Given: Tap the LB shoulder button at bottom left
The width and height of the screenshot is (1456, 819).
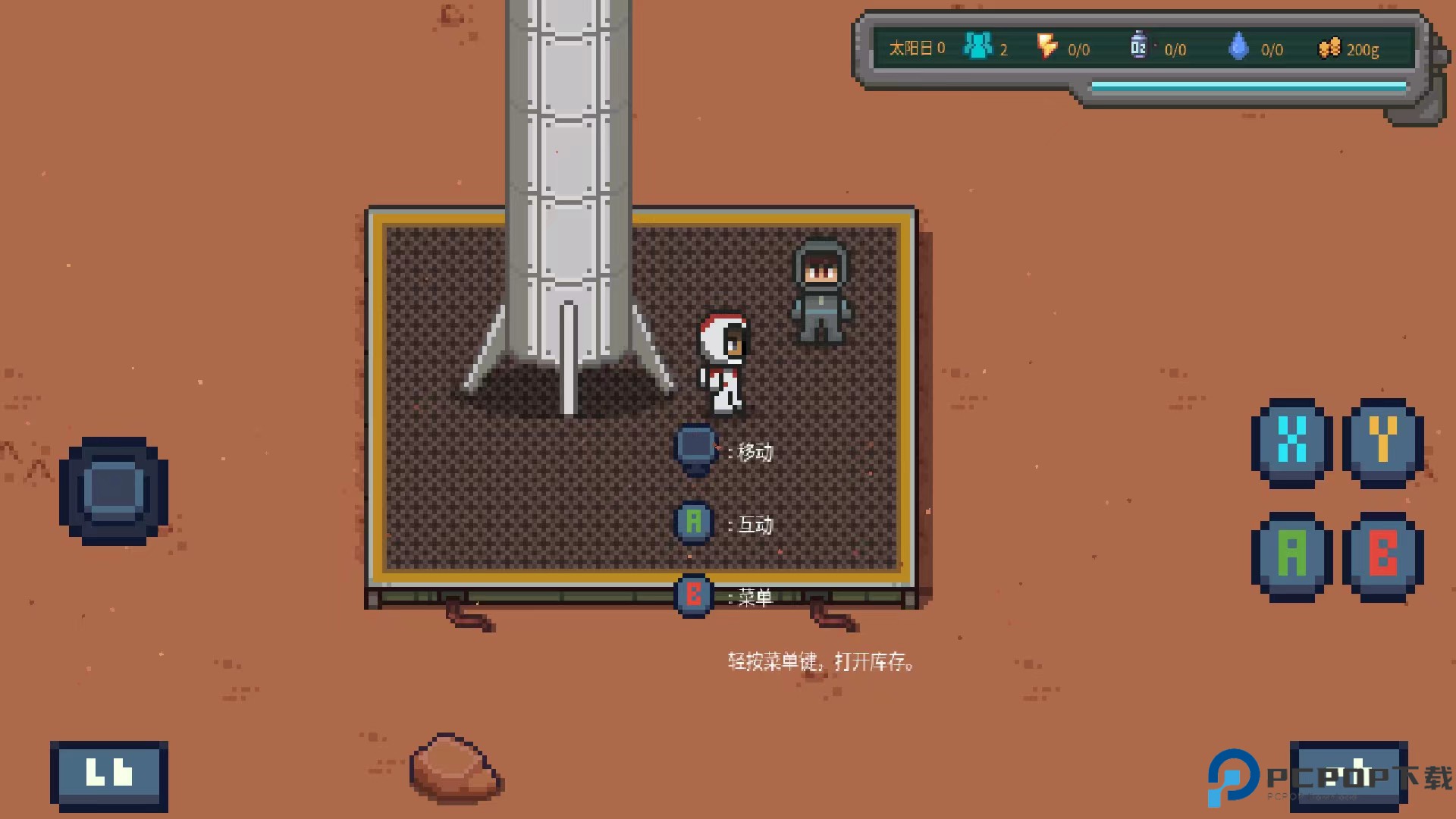Looking at the screenshot, I should tap(108, 773).
